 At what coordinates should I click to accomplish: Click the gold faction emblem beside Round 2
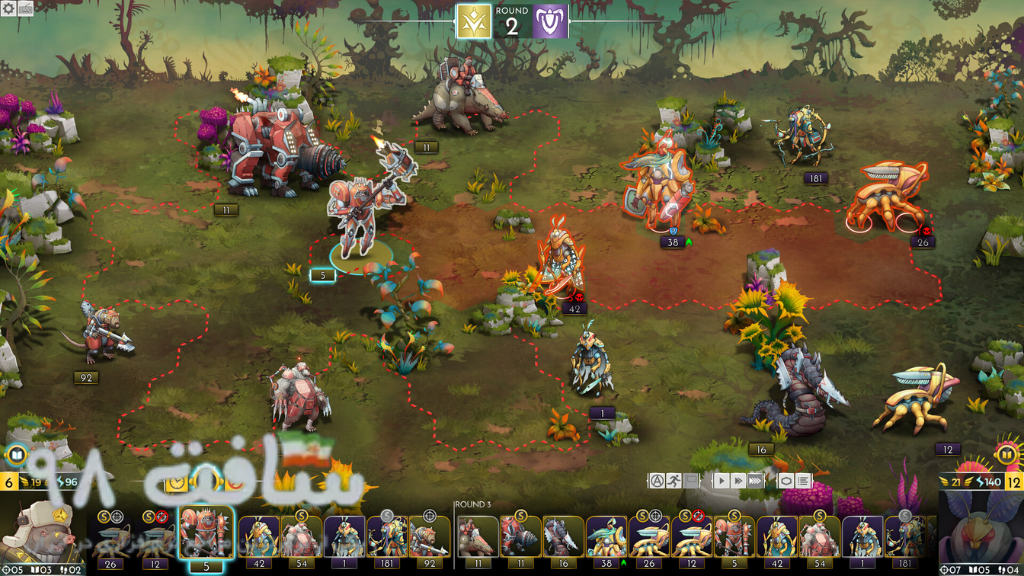click(473, 22)
